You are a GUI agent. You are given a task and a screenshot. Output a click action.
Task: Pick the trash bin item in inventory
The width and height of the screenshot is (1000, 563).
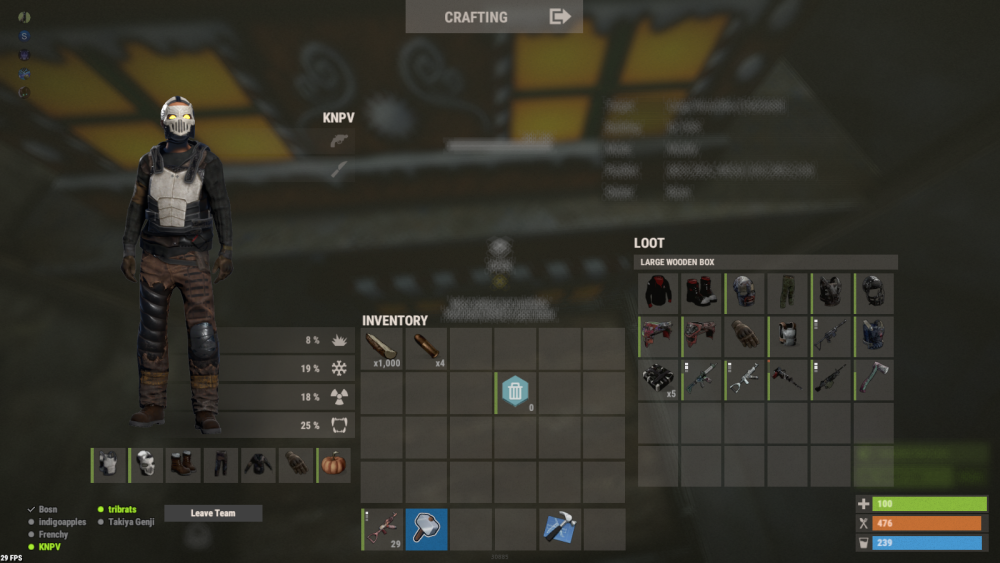[514, 392]
